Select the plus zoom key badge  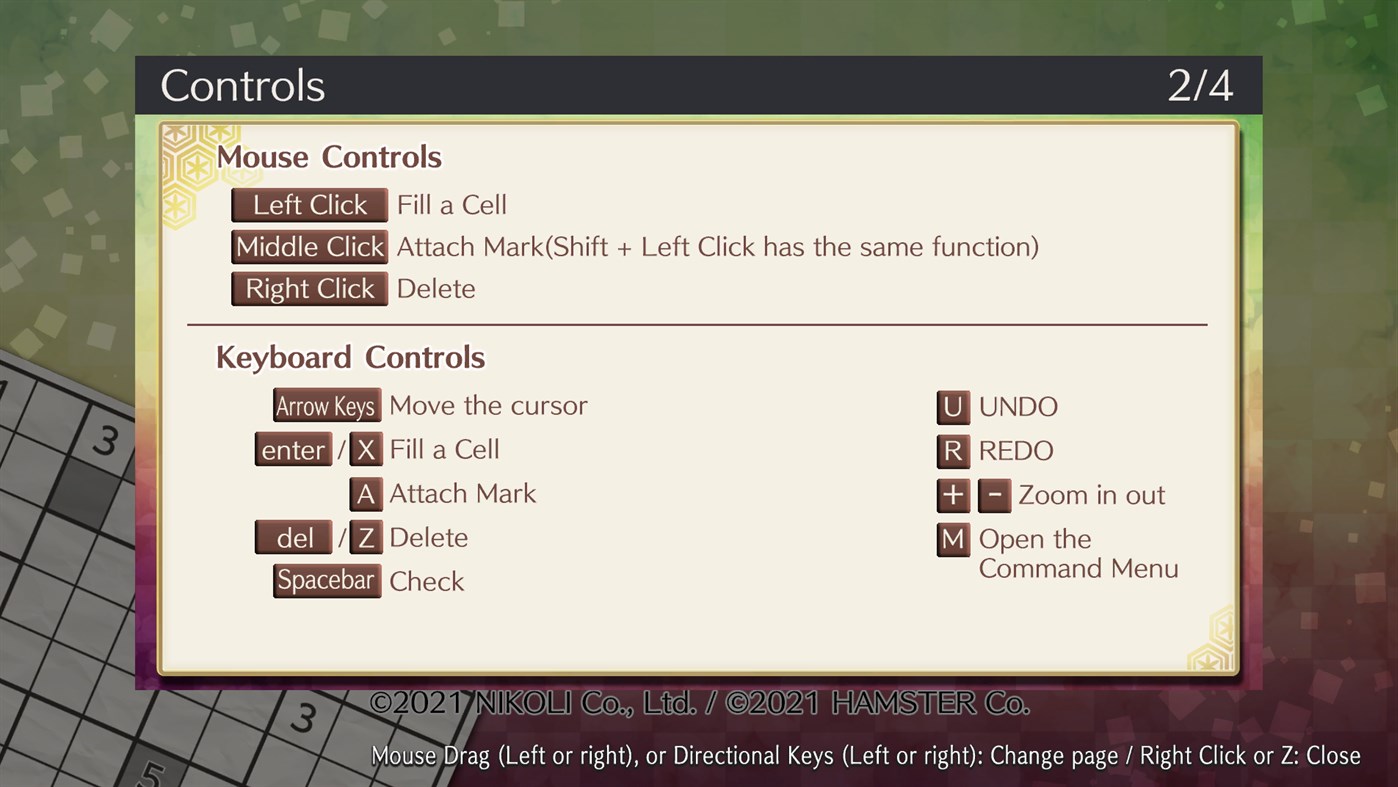[x=952, y=495]
